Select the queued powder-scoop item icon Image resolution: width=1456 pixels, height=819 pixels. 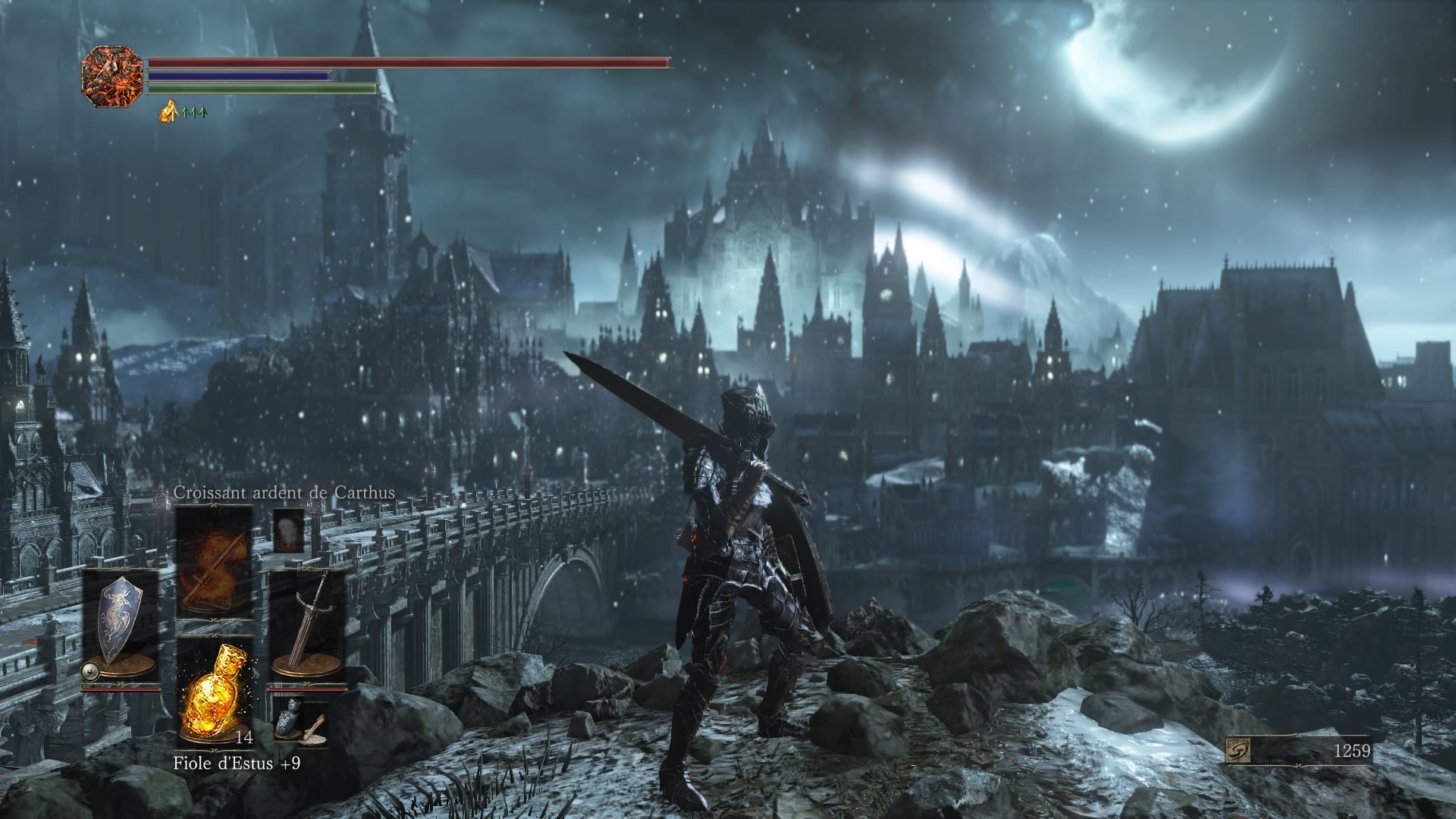[314, 730]
